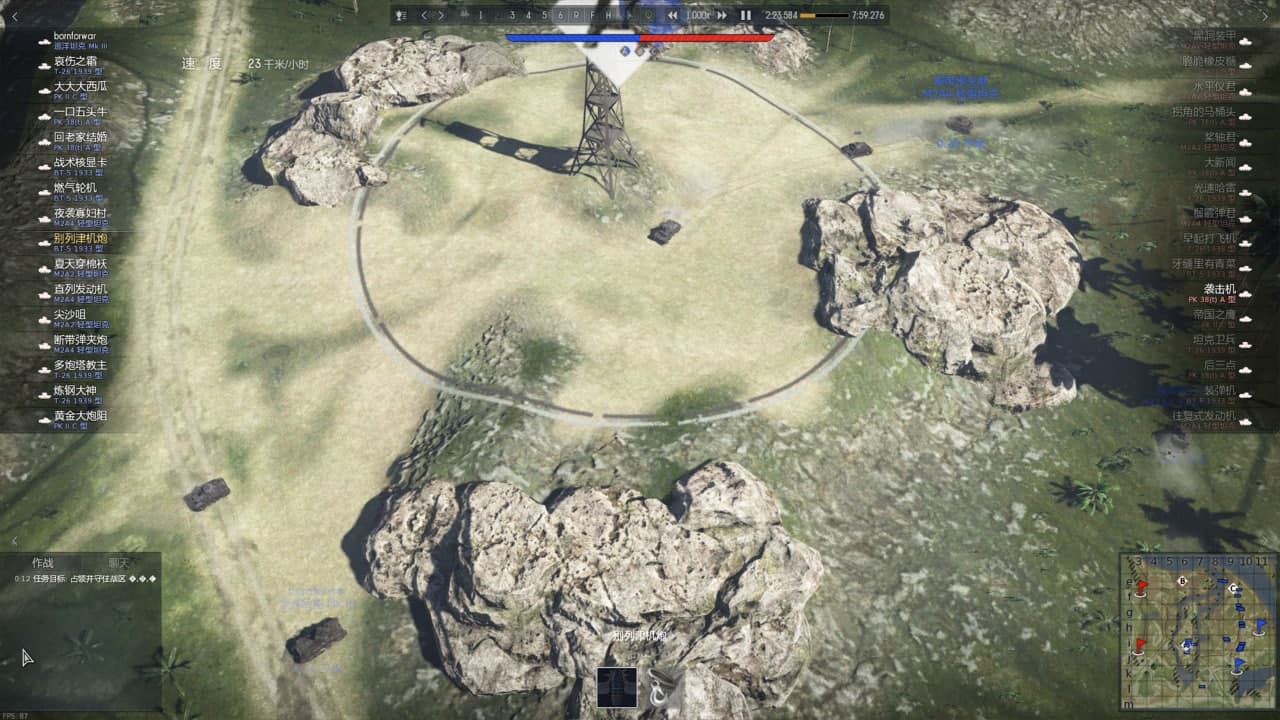Screen dimensions: 1280x720
Task: Enable camera mode 3 in the replay bar
Action: [513, 15]
